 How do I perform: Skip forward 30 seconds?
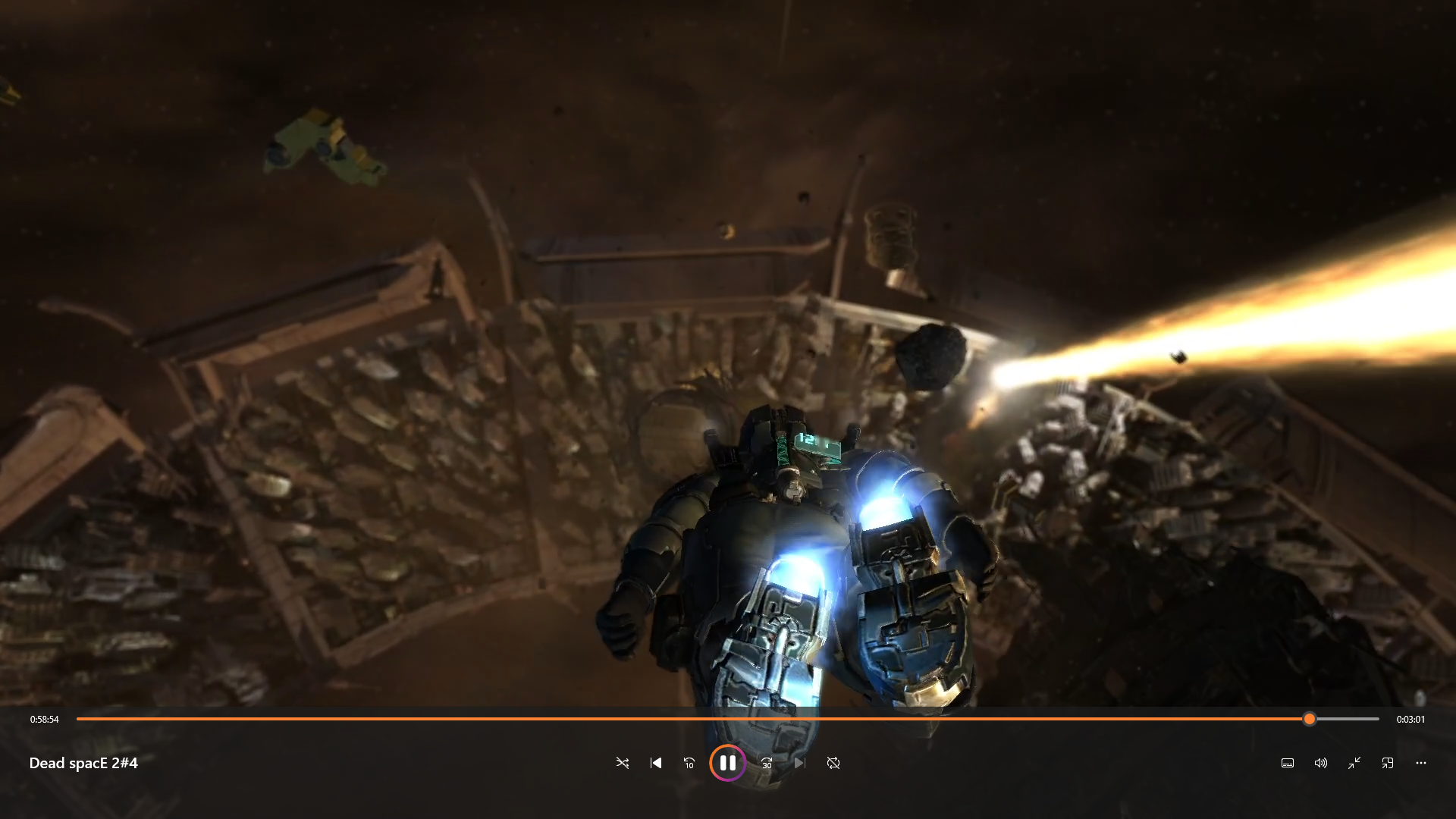pyautogui.click(x=766, y=763)
